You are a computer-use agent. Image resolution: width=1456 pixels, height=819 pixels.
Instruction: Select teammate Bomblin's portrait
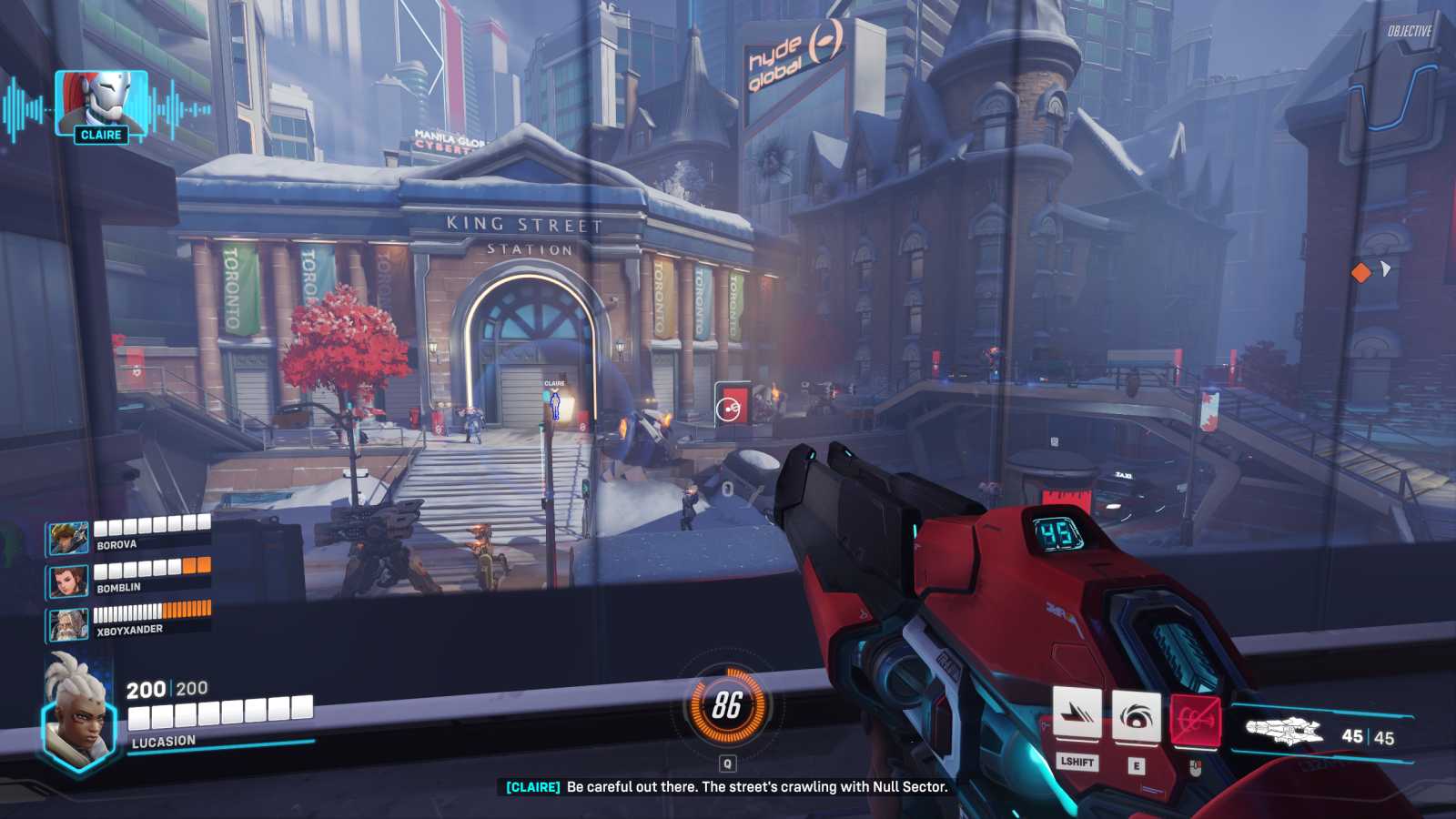pos(68,581)
